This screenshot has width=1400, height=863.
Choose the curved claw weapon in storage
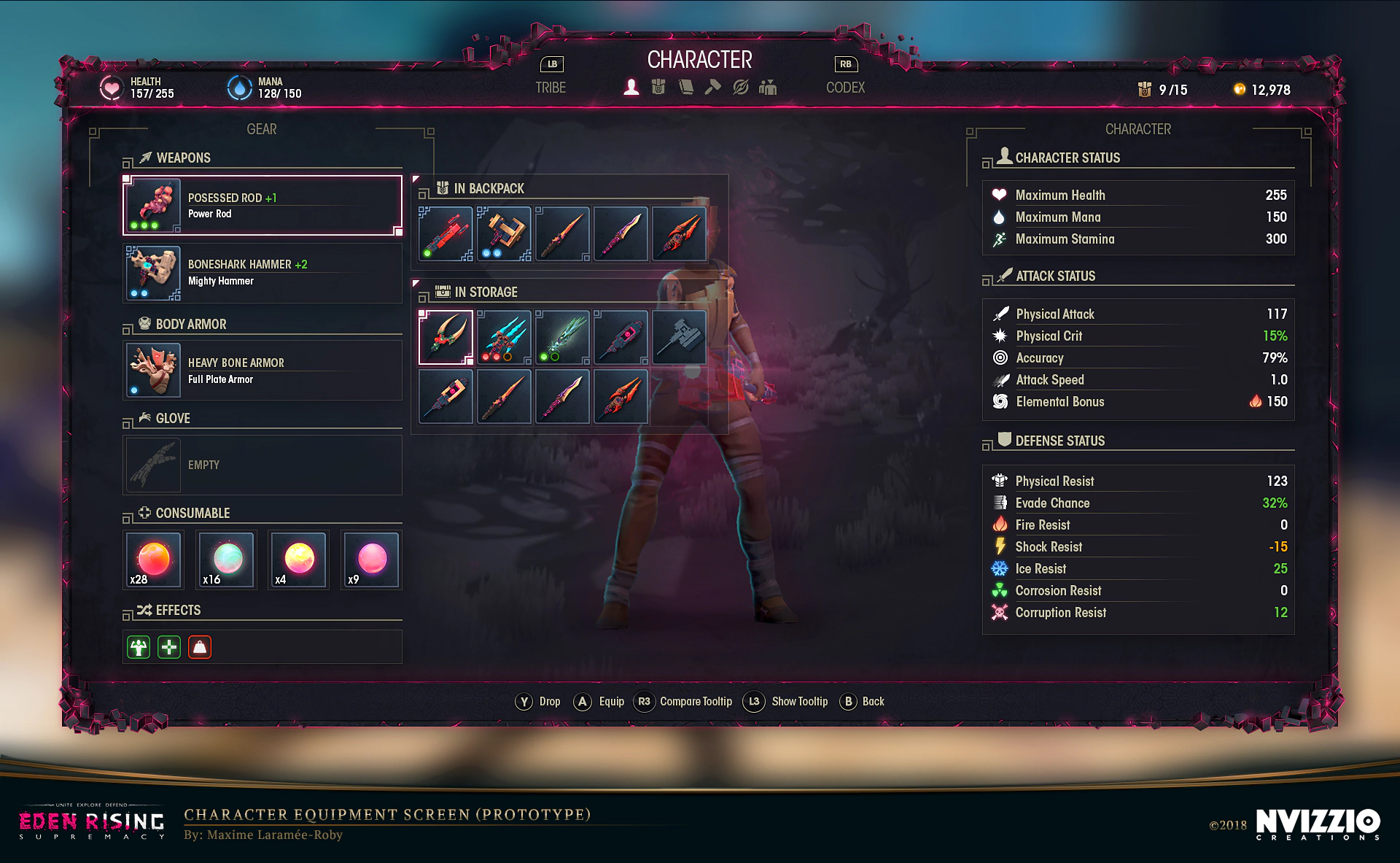click(x=446, y=337)
